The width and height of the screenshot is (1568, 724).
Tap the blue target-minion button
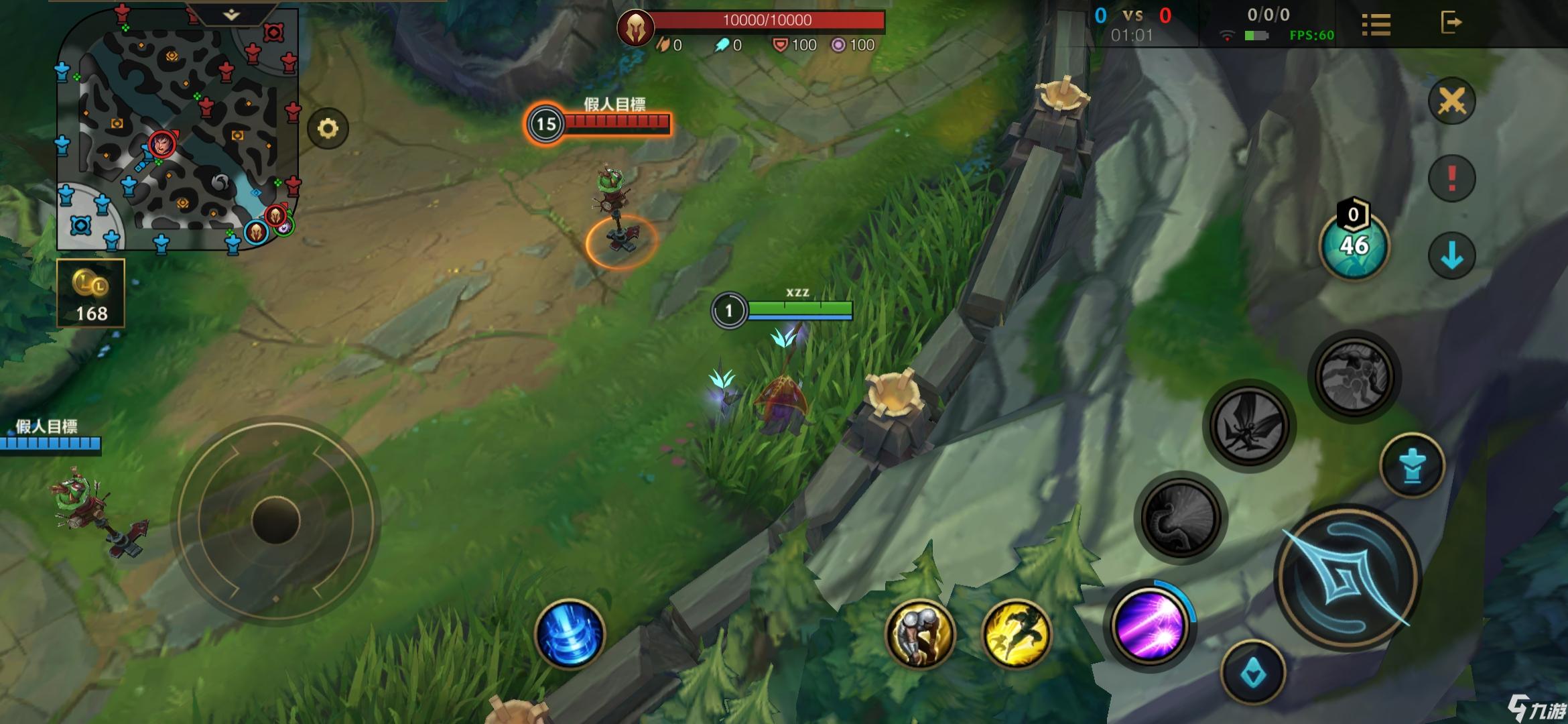(1413, 466)
